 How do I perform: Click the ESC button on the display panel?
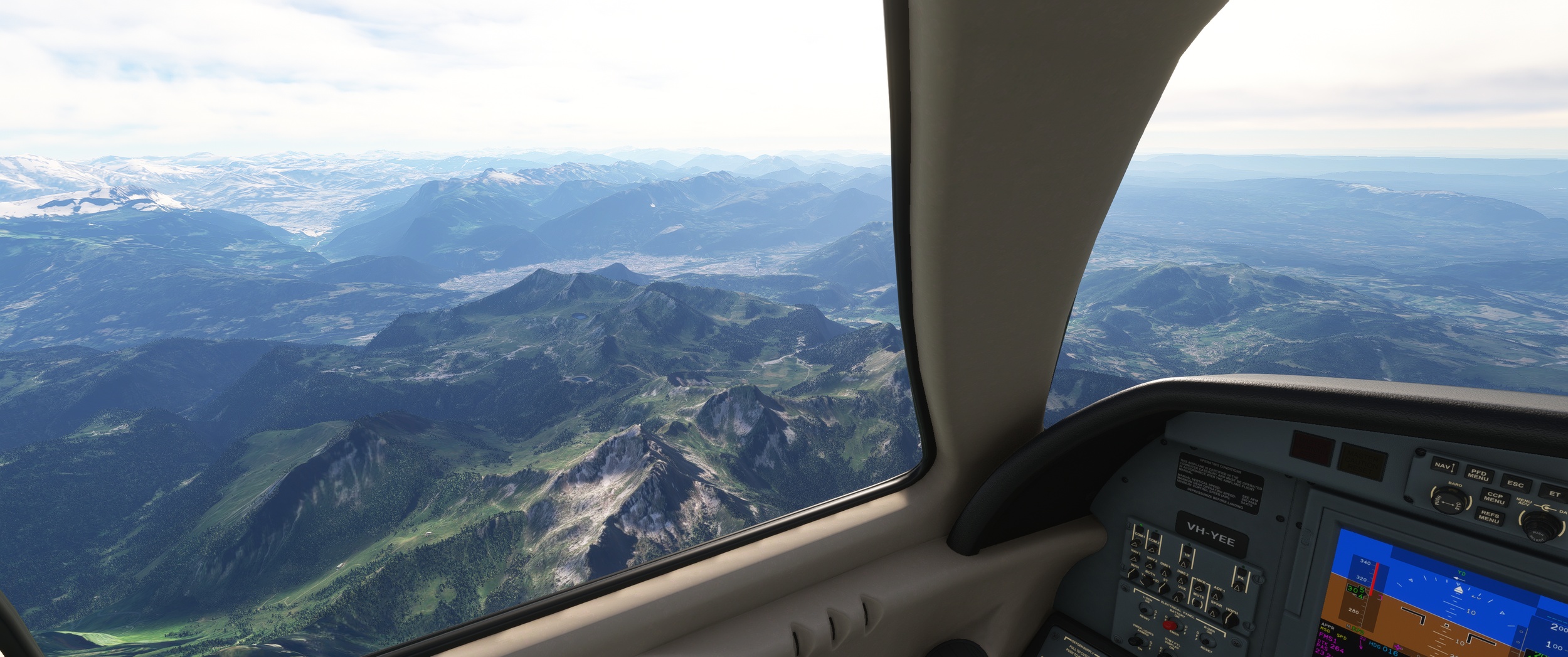[1515, 484]
